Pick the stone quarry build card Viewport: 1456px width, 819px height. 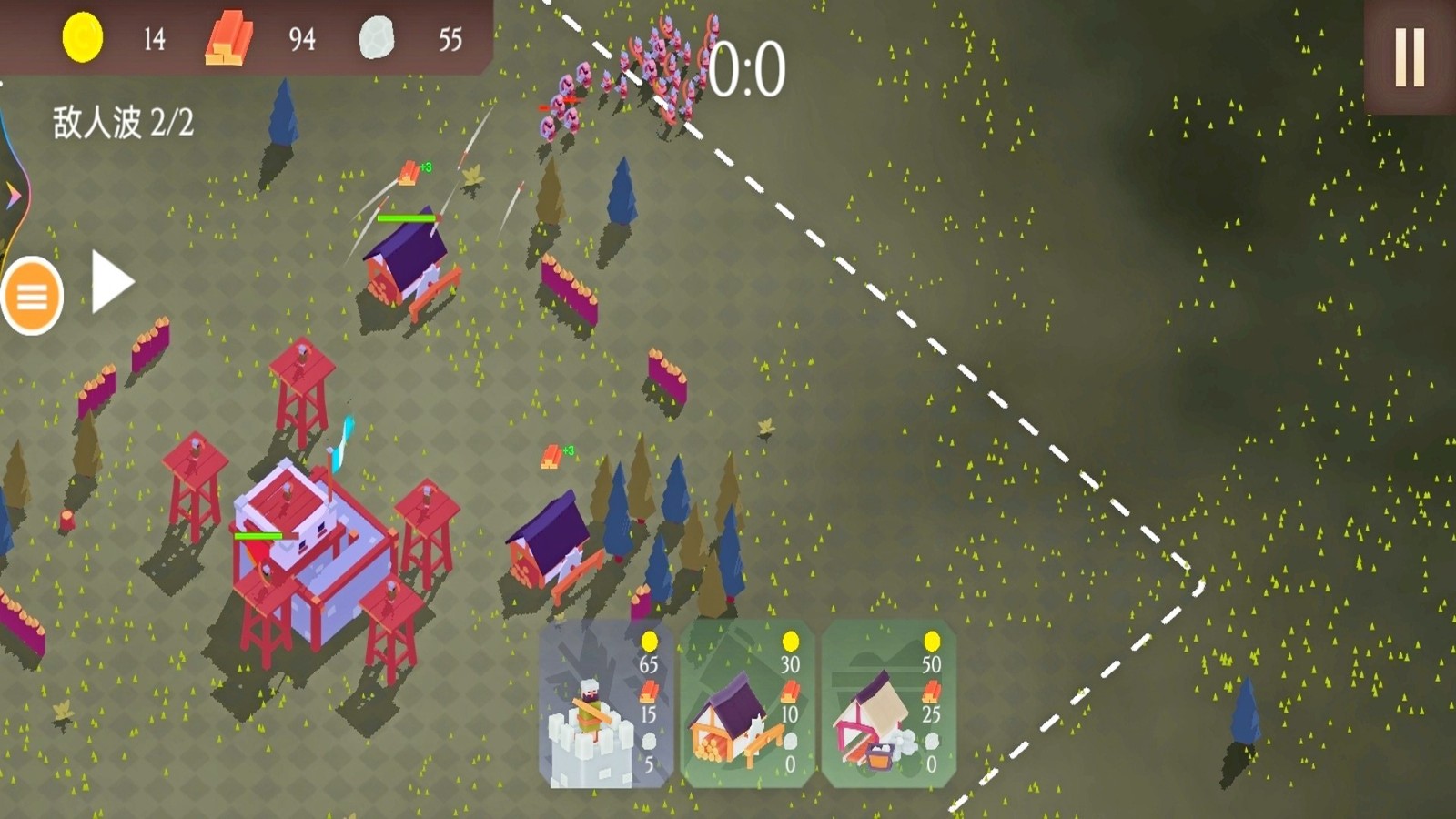point(888,705)
